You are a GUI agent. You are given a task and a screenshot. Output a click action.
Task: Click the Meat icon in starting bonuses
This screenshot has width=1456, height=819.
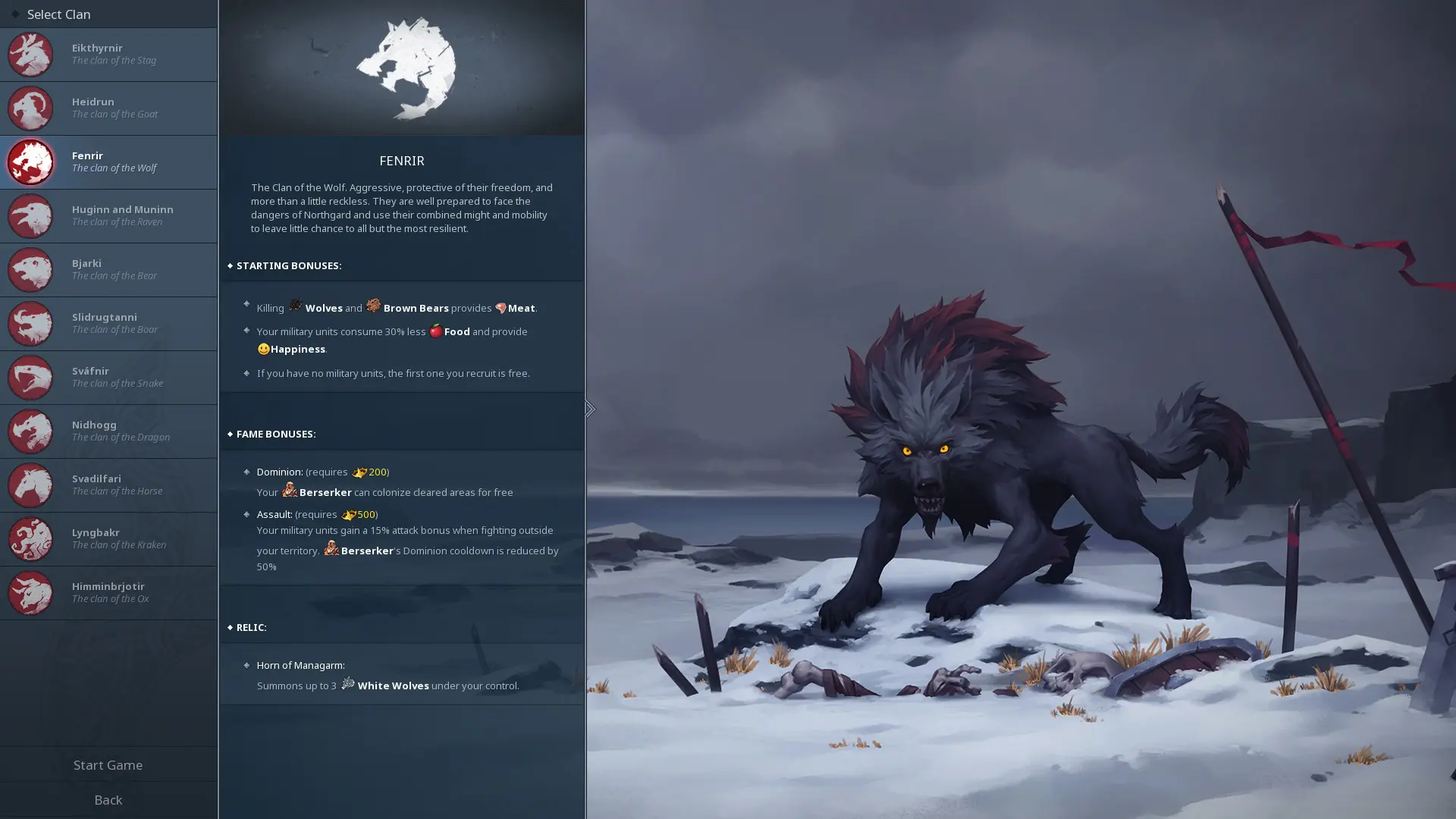[501, 308]
